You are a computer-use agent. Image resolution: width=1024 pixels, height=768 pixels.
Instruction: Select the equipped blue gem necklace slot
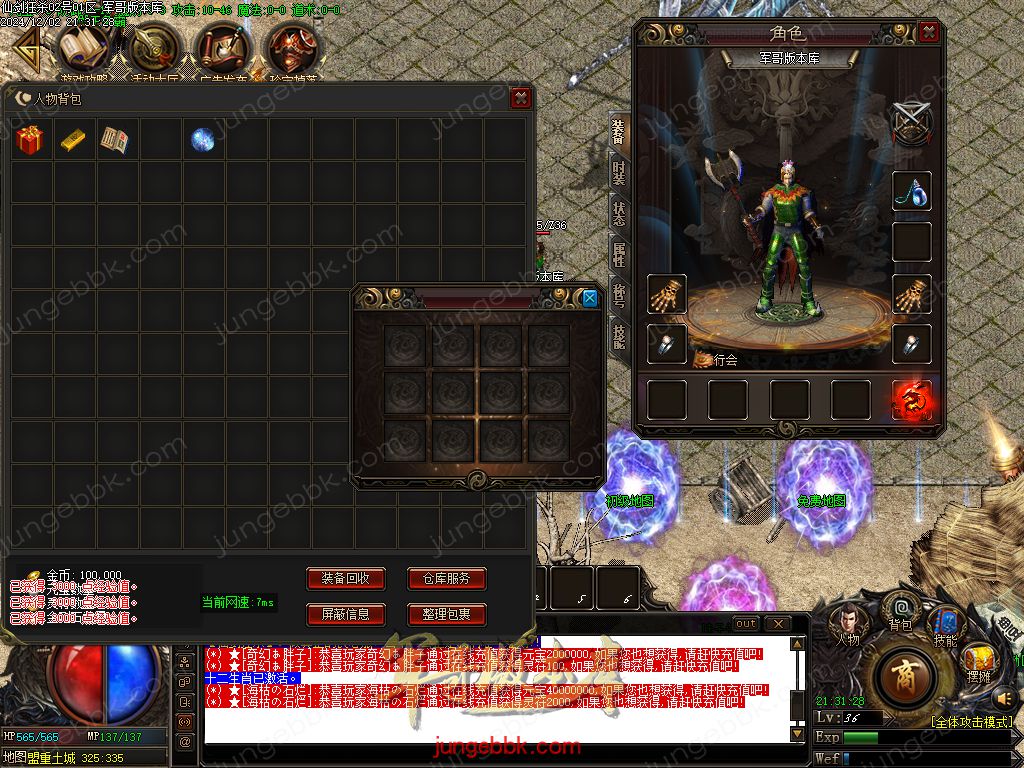(x=912, y=192)
